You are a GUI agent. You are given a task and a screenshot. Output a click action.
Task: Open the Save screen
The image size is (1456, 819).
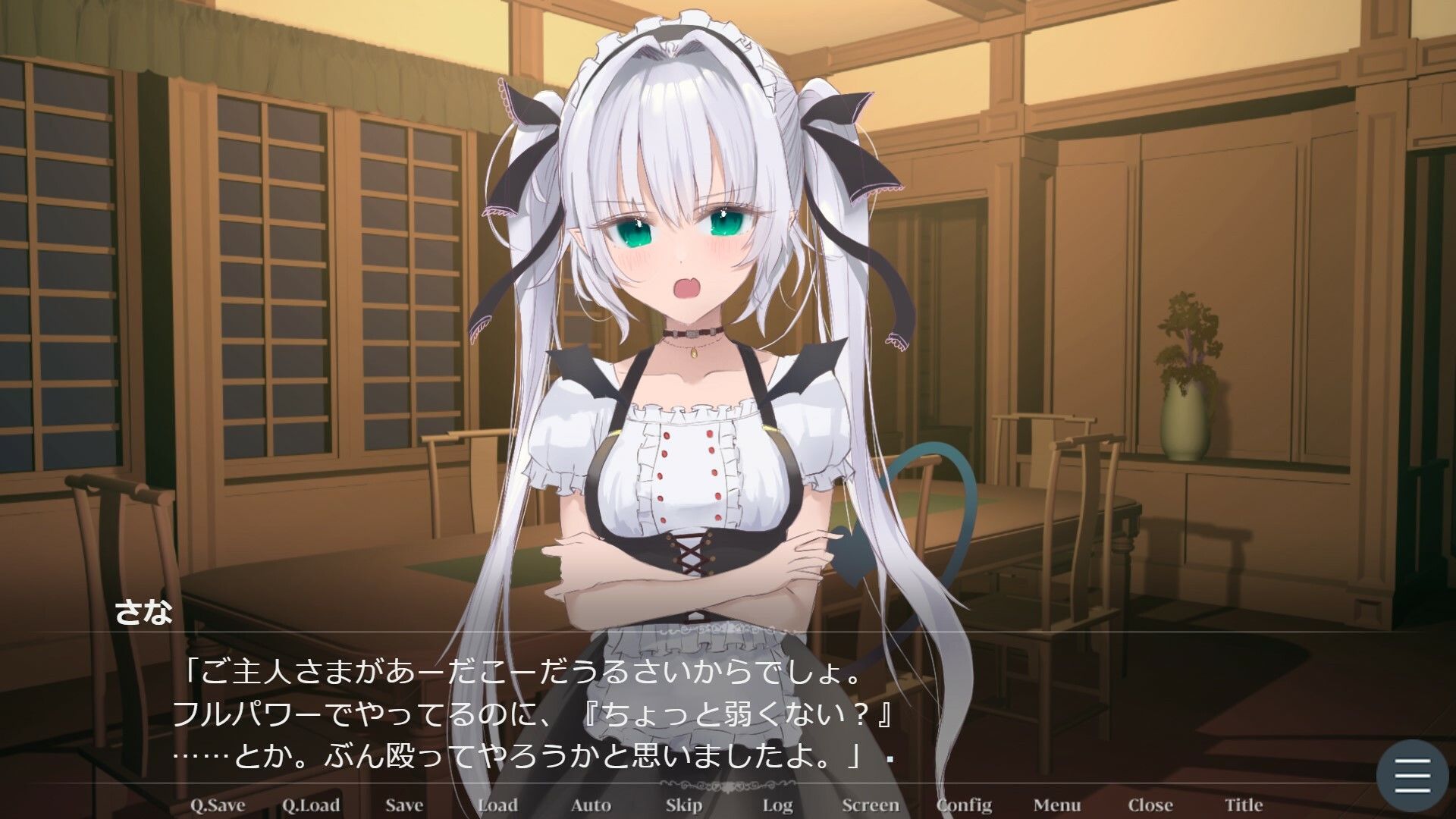[x=403, y=805]
